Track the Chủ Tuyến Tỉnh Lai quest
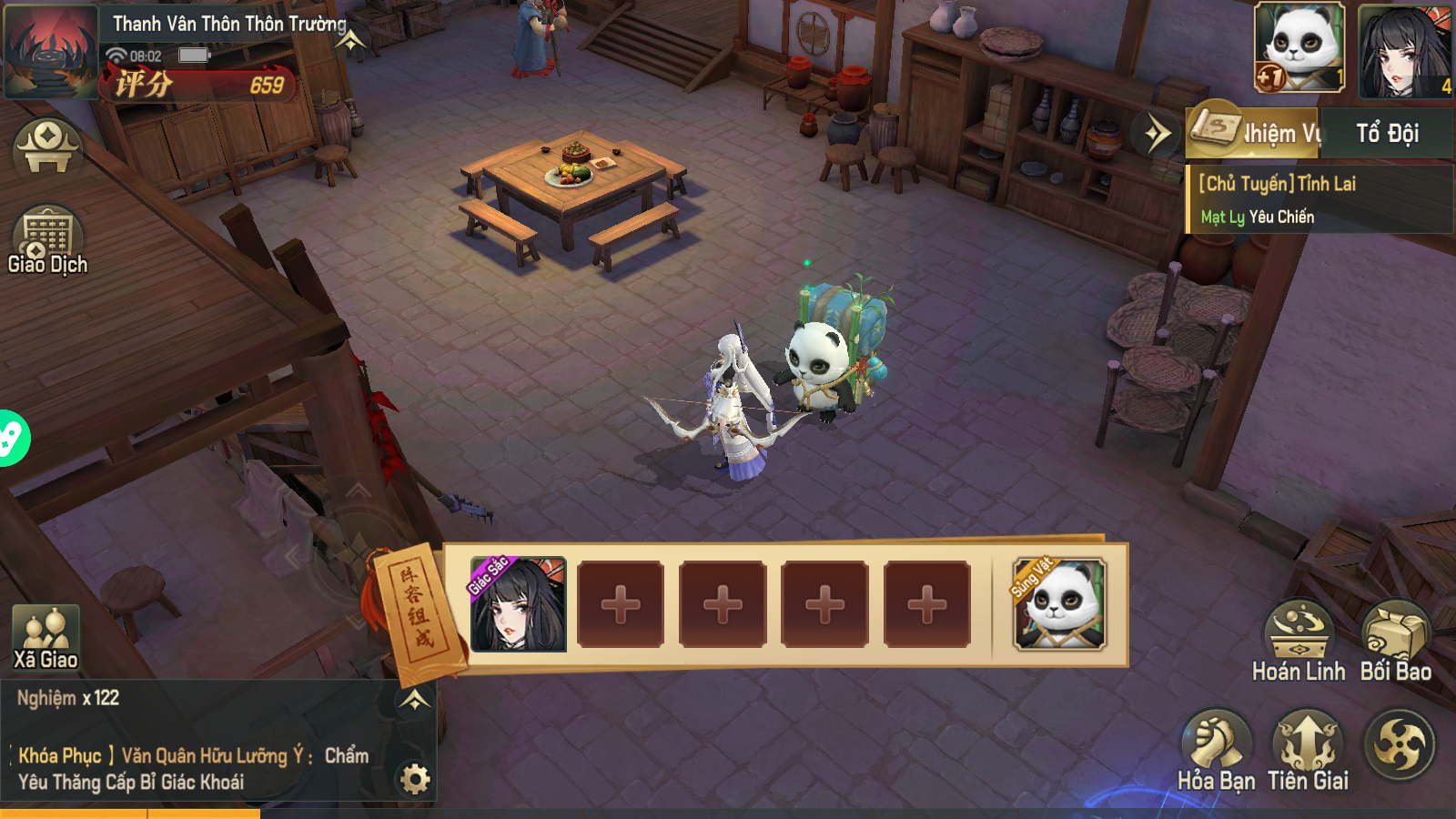Viewport: 1456px width, 819px height. pos(1318,199)
